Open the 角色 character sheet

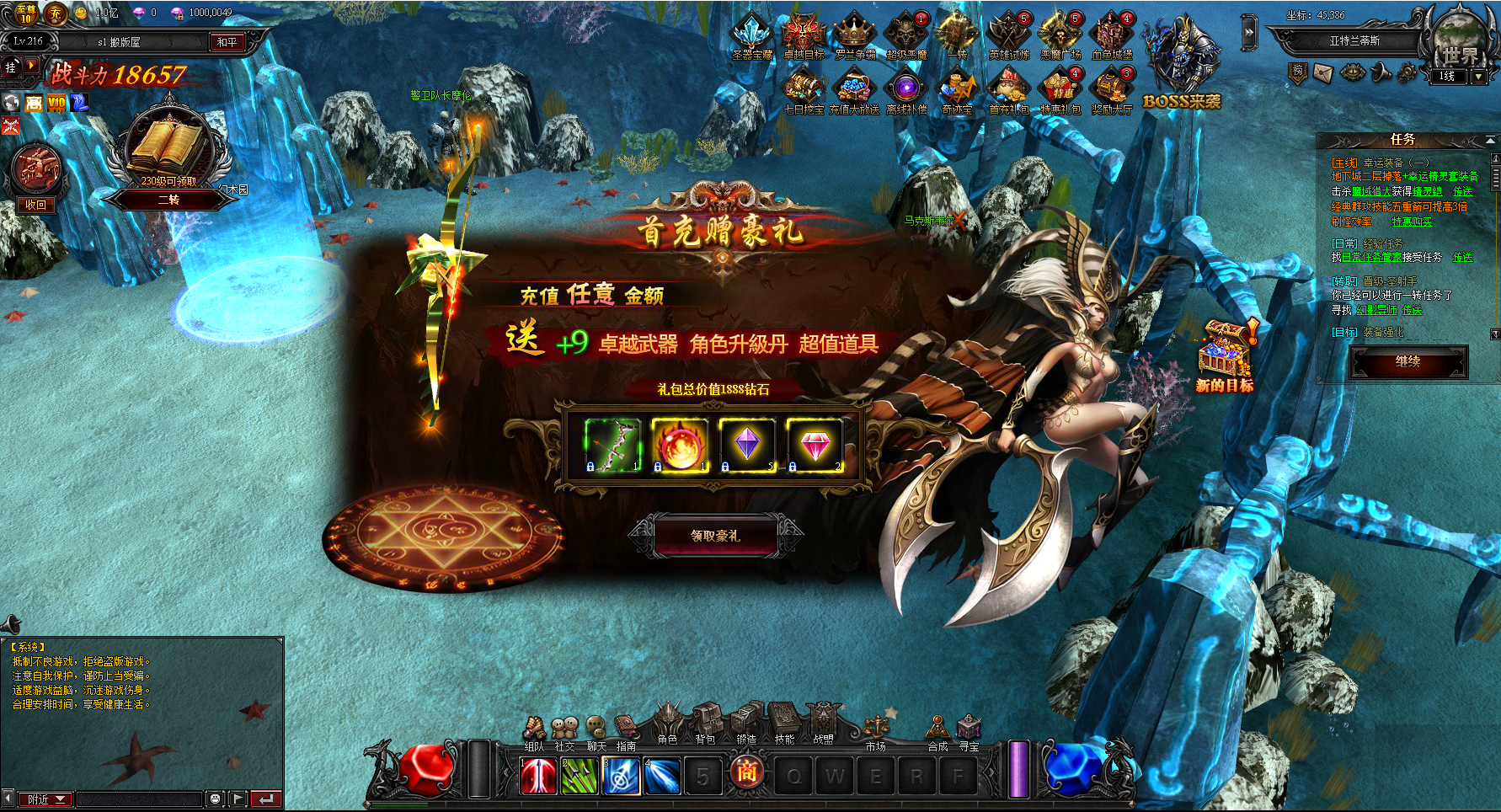coord(668,724)
